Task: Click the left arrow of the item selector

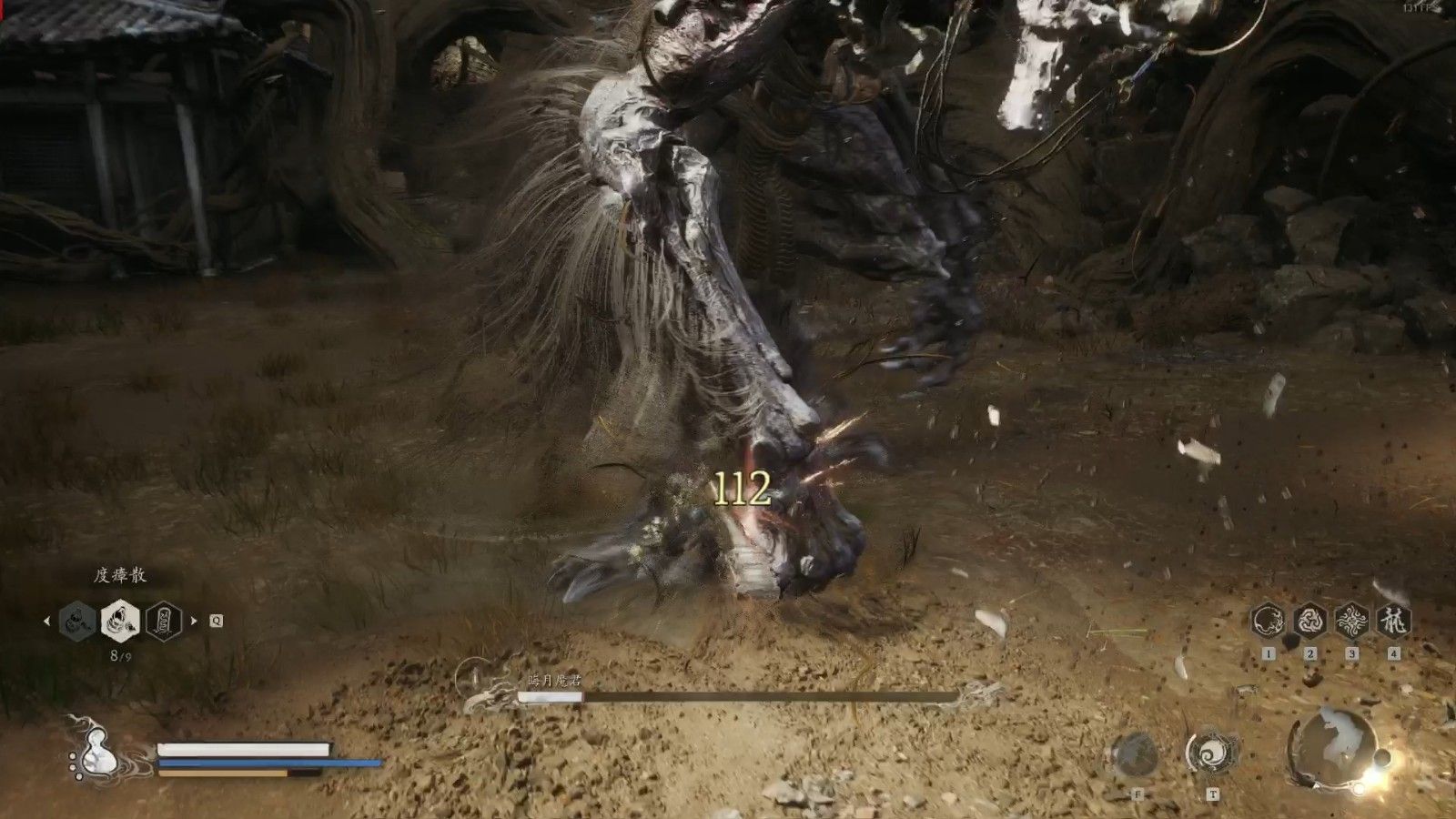Action: pyautogui.click(x=47, y=622)
